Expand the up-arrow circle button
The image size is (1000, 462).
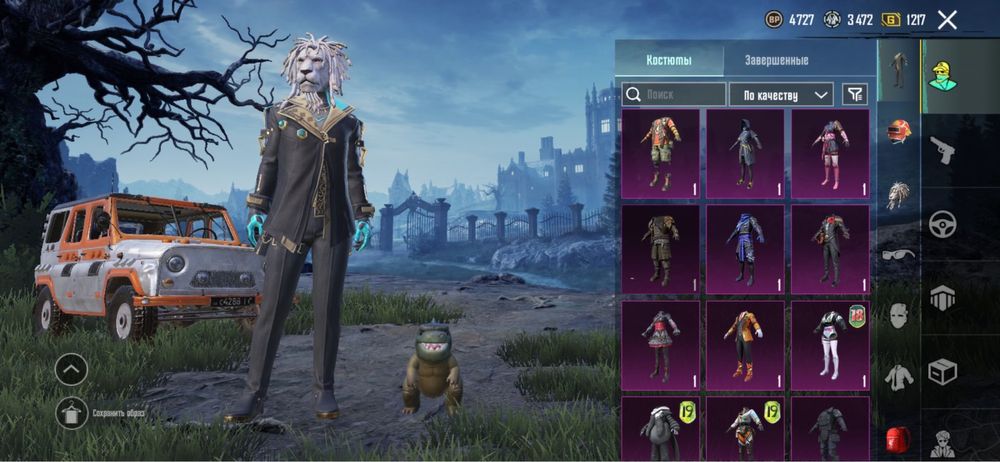click(71, 369)
